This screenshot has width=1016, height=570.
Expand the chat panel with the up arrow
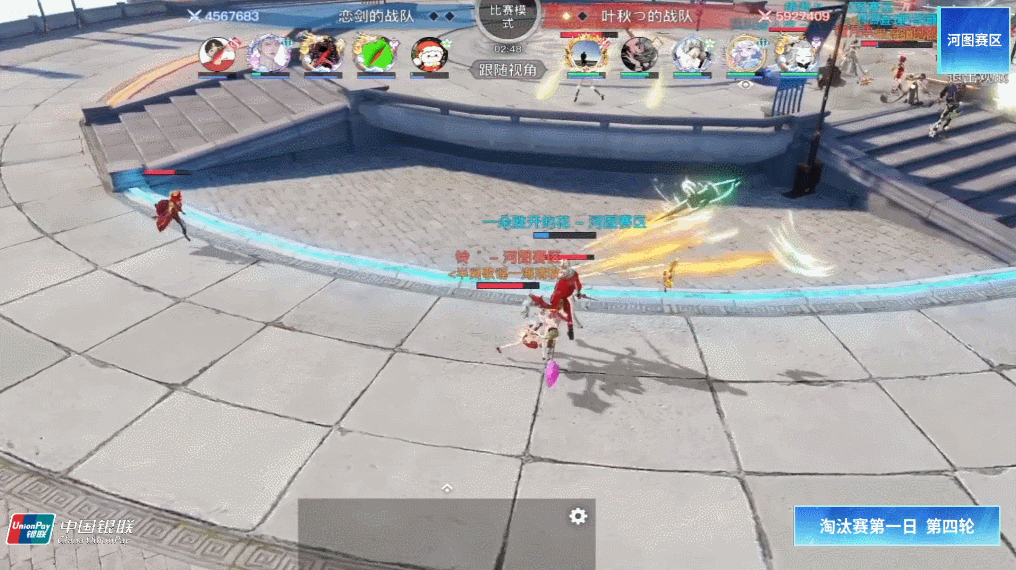tap(447, 487)
